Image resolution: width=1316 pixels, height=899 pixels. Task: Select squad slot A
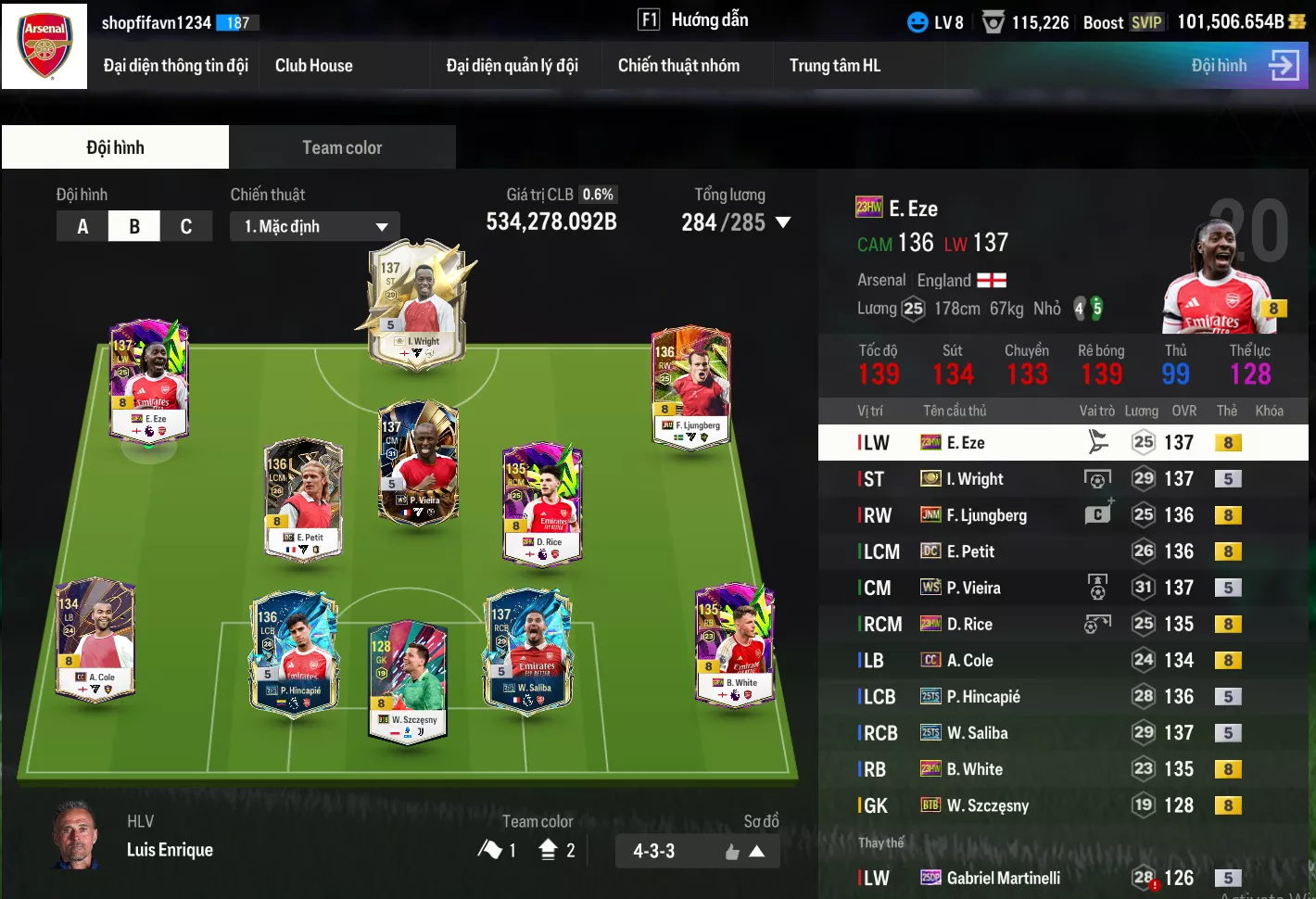82,226
